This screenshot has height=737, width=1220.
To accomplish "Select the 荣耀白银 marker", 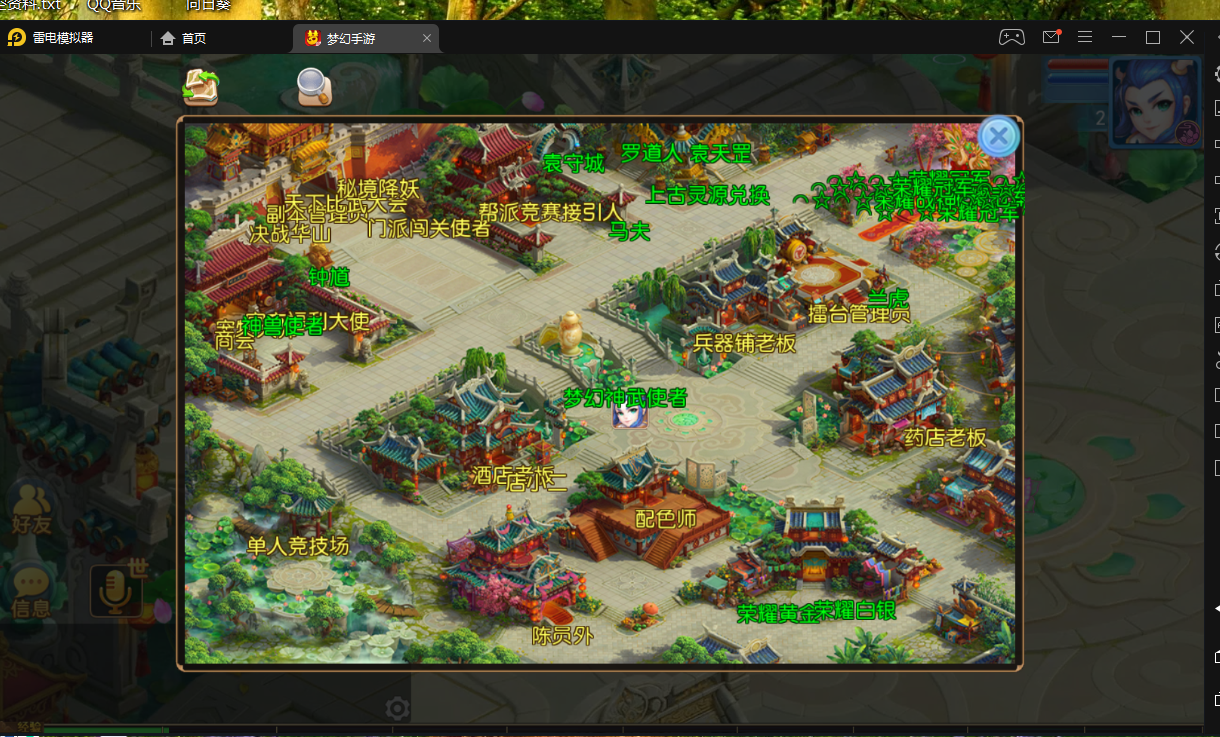I will 856,610.
